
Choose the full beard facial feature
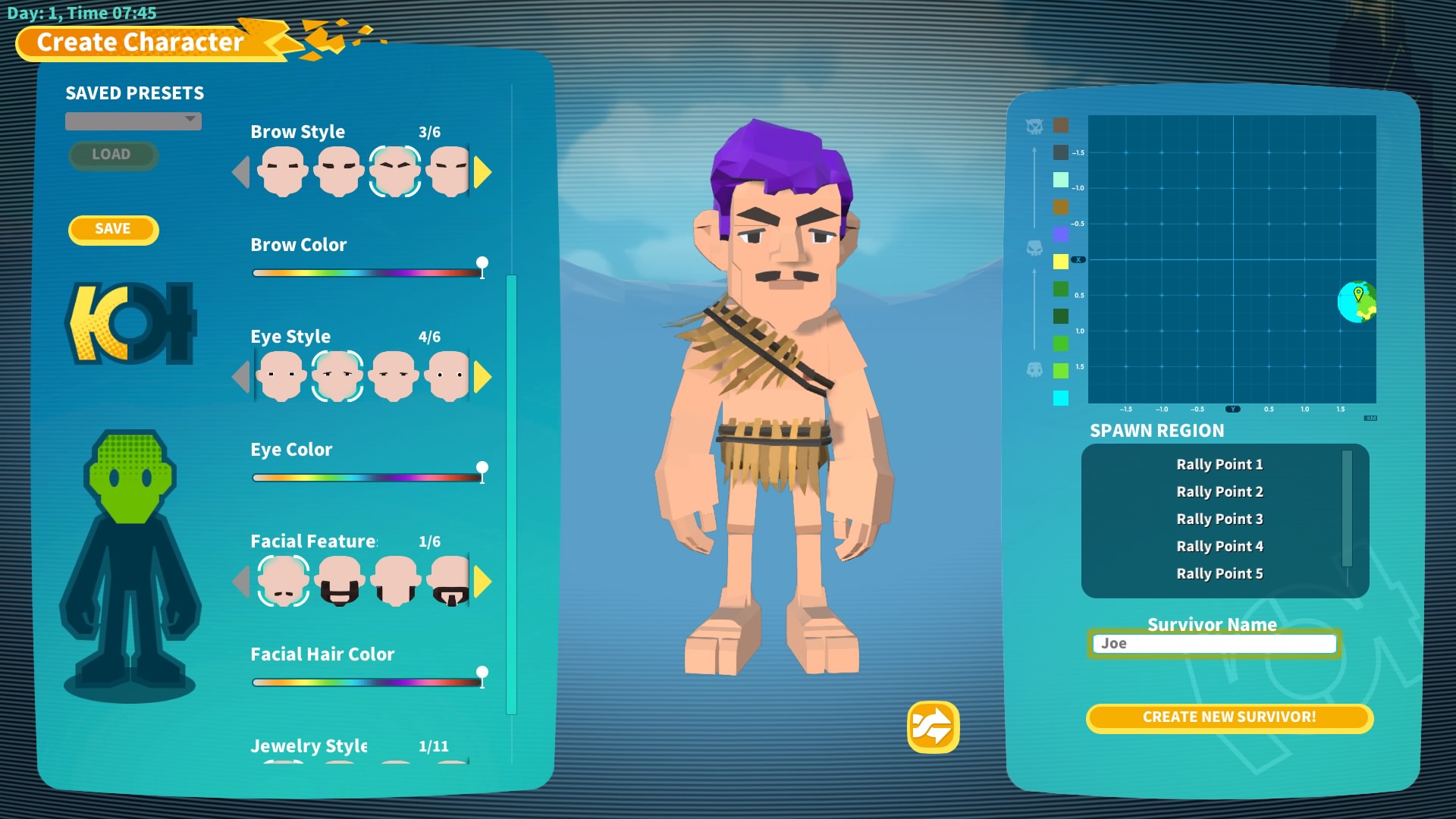[x=339, y=582]
